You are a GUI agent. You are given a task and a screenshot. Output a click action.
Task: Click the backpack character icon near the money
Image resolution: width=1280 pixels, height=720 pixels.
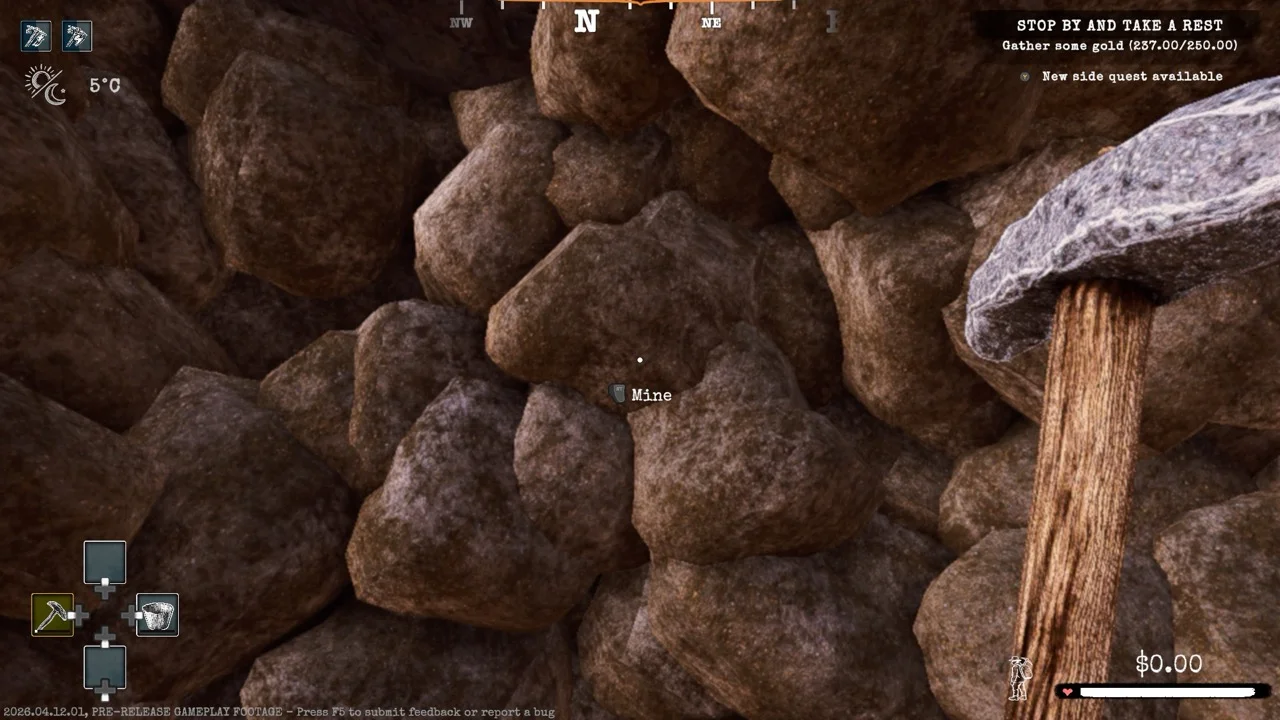[1019, 678]
